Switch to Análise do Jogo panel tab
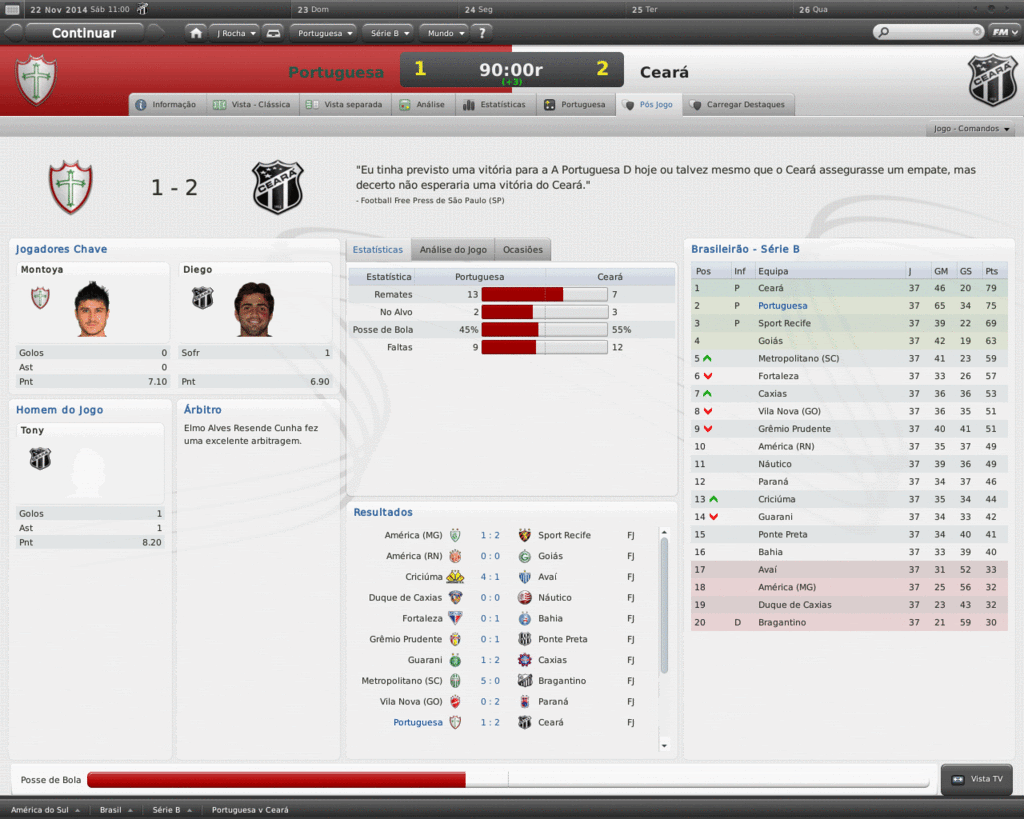This screenshot has height=819, width=1024. (453, 250)
